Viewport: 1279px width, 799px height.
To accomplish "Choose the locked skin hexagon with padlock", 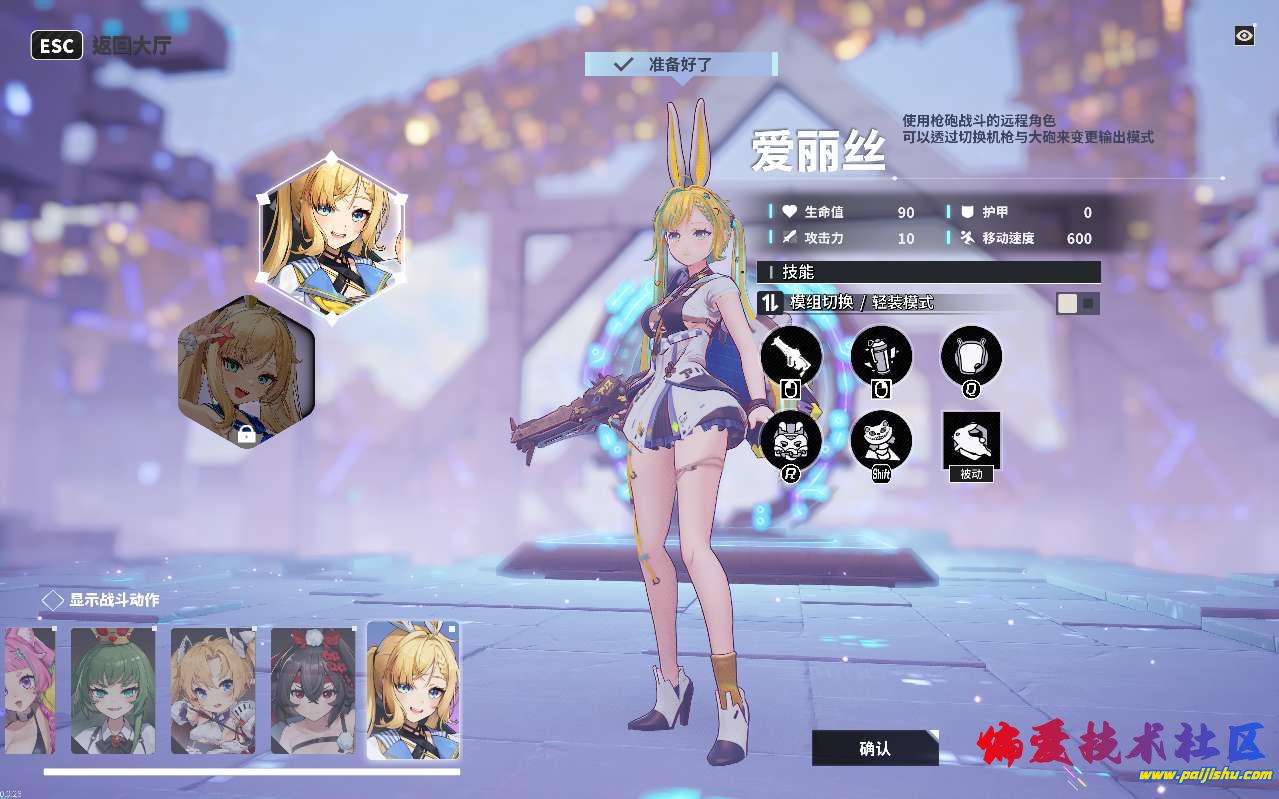I will 246,372.
